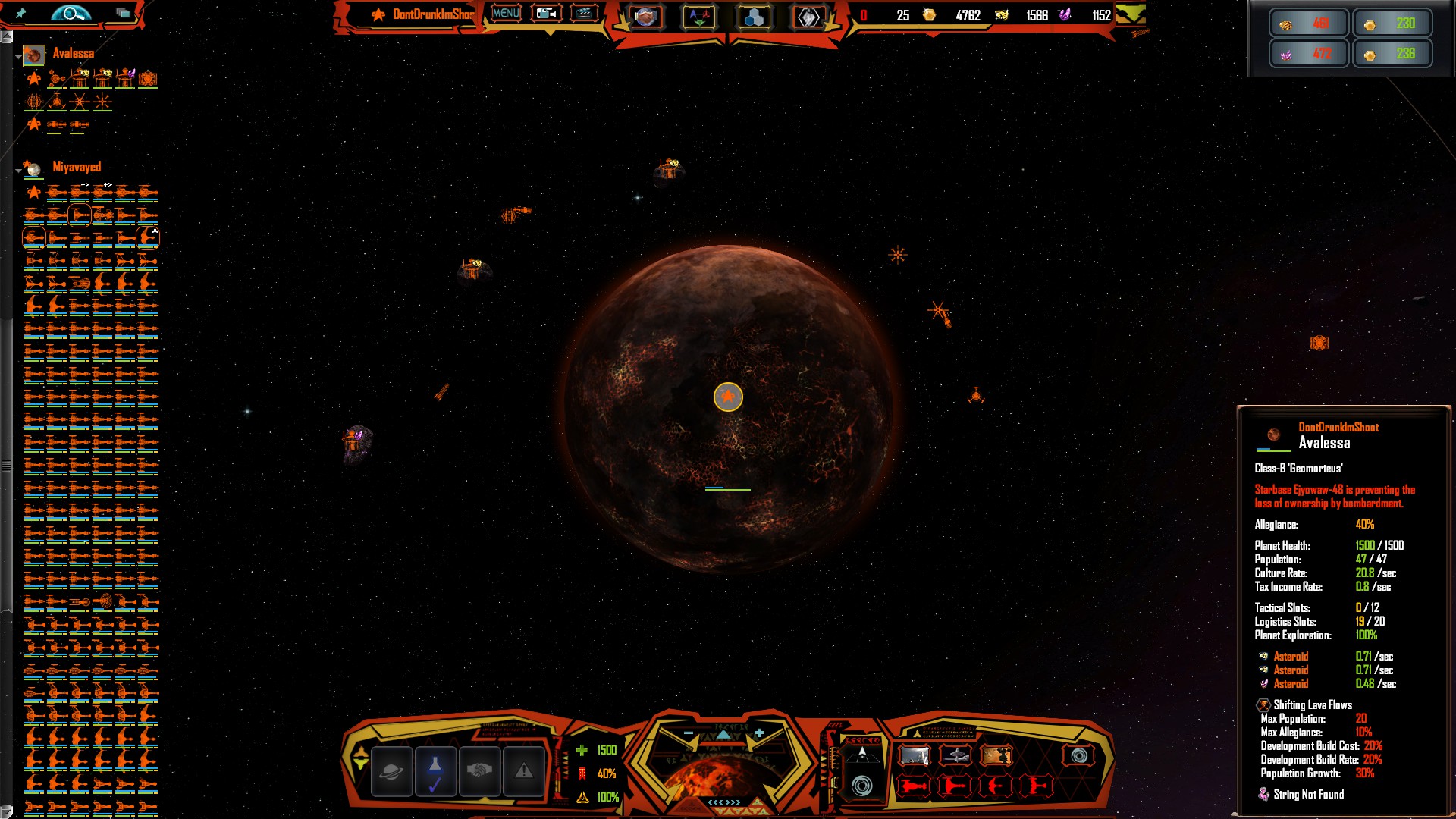This screenshot has height=819, width=1456.
Task: Open the game MENU button
Action: click(x=506, y=14)
